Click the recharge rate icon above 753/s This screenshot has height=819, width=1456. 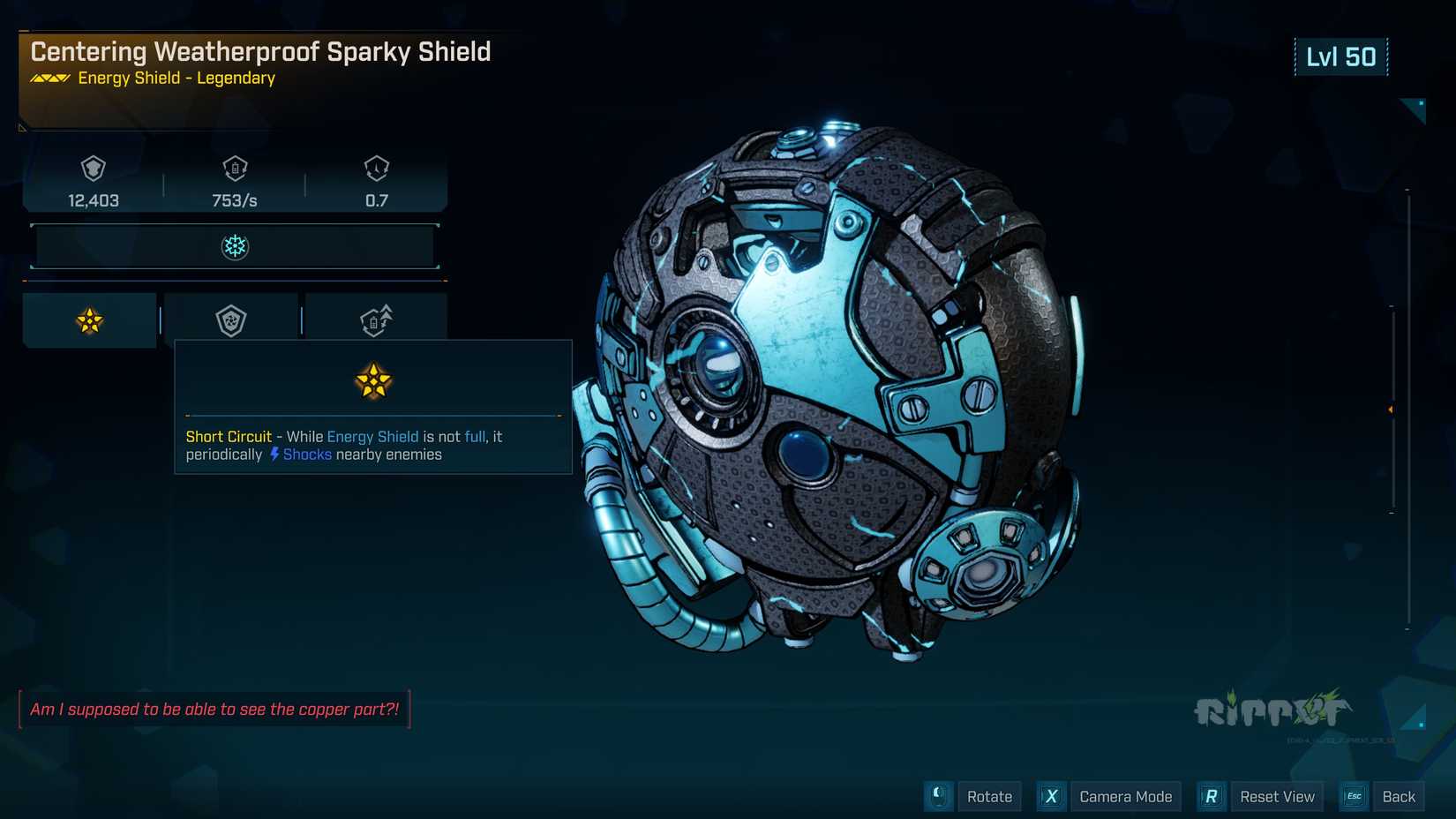pyautogui.click(x=235, y=169)
